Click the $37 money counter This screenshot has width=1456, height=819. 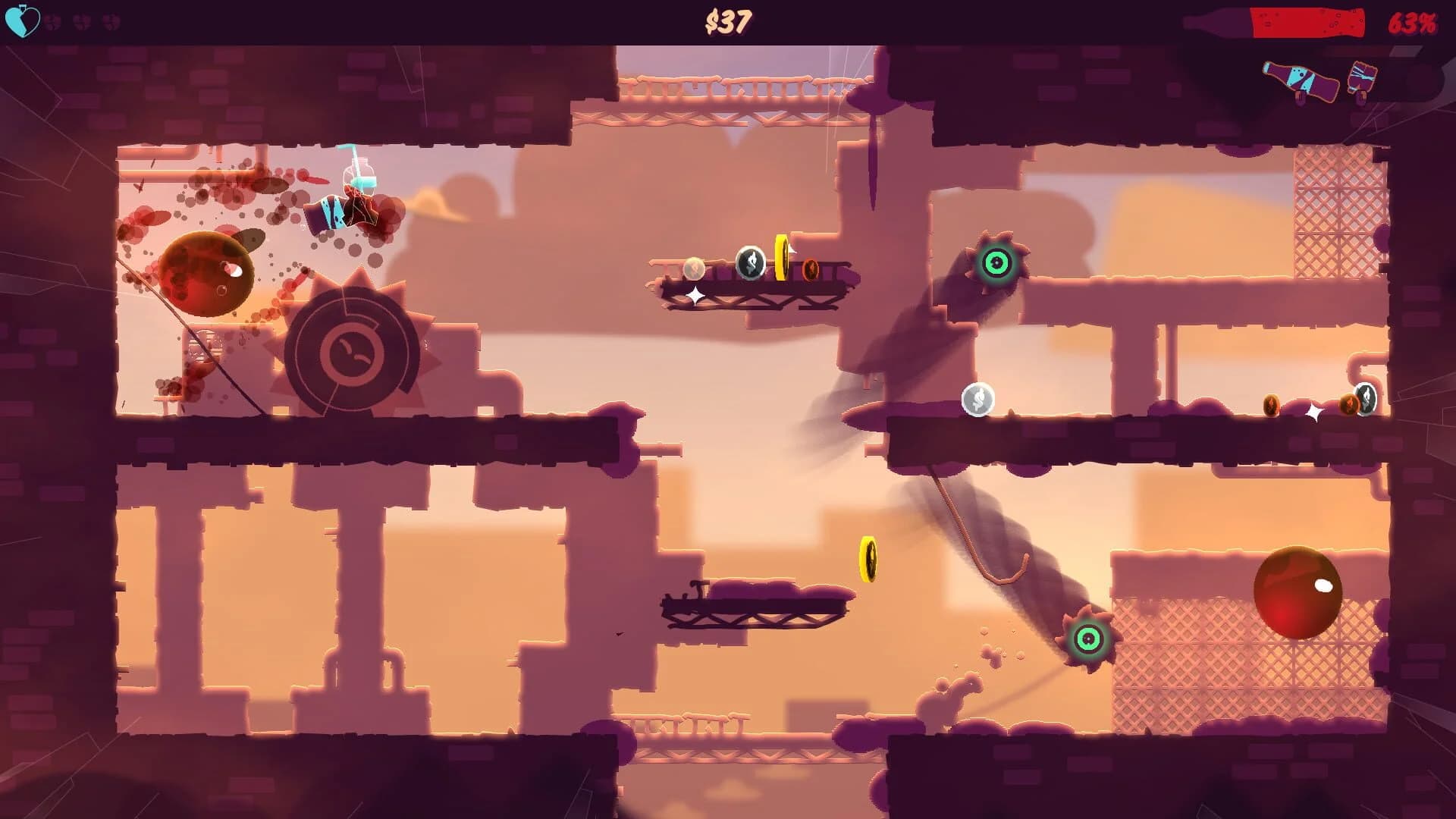tap(729, 20)
